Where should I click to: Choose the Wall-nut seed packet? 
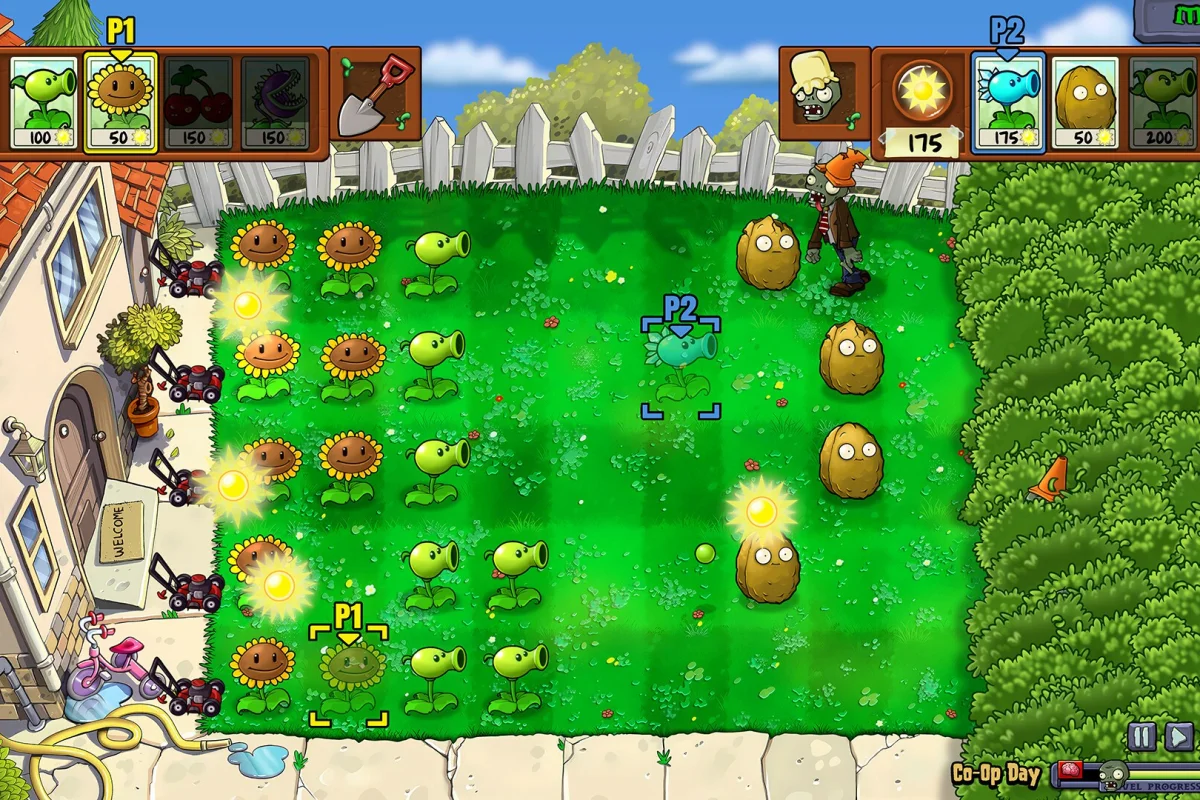(x=1085, y=103)
